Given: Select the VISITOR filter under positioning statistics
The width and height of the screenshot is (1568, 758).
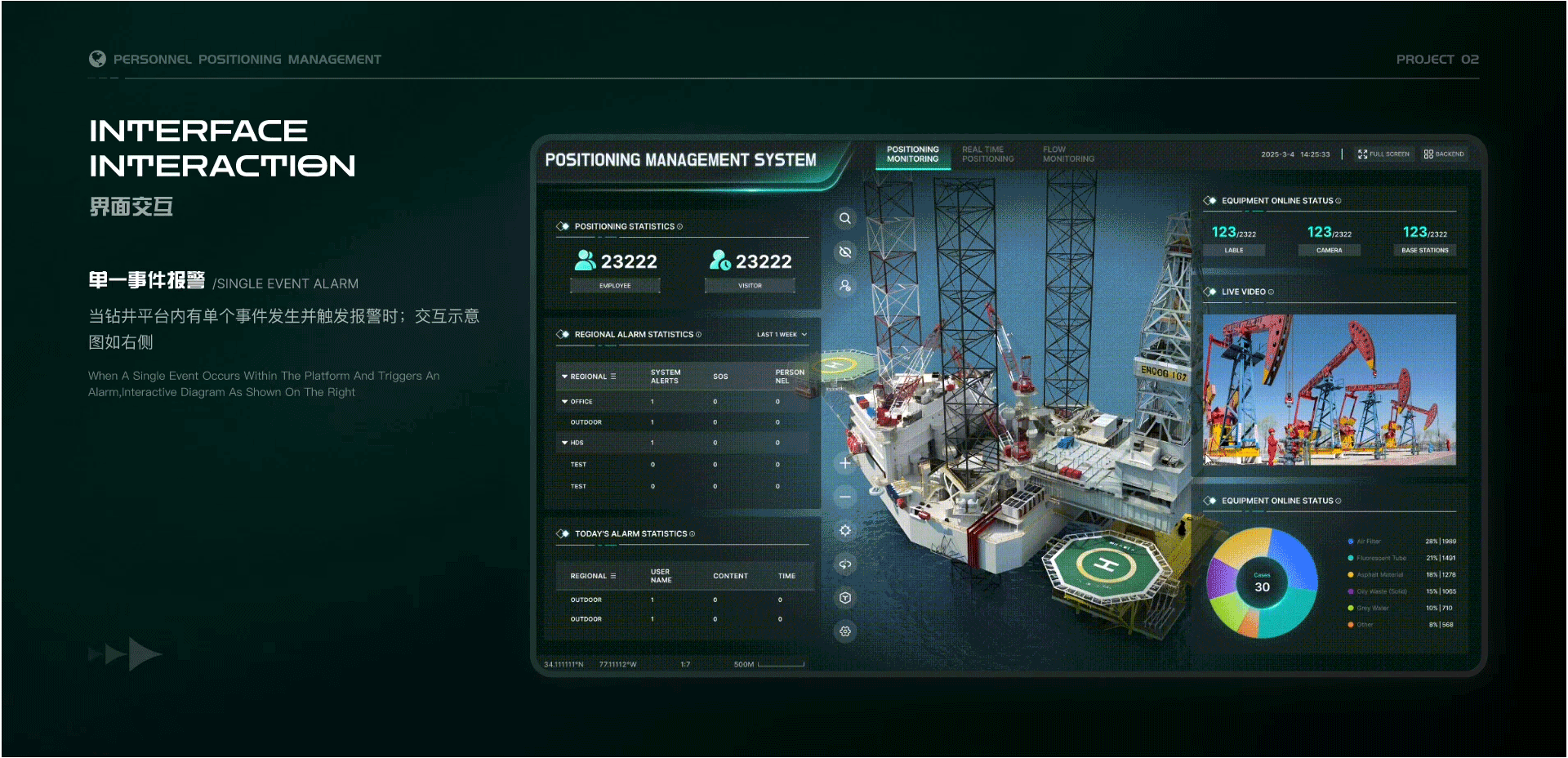Looking at the screenshot, I should pos(749,285).
